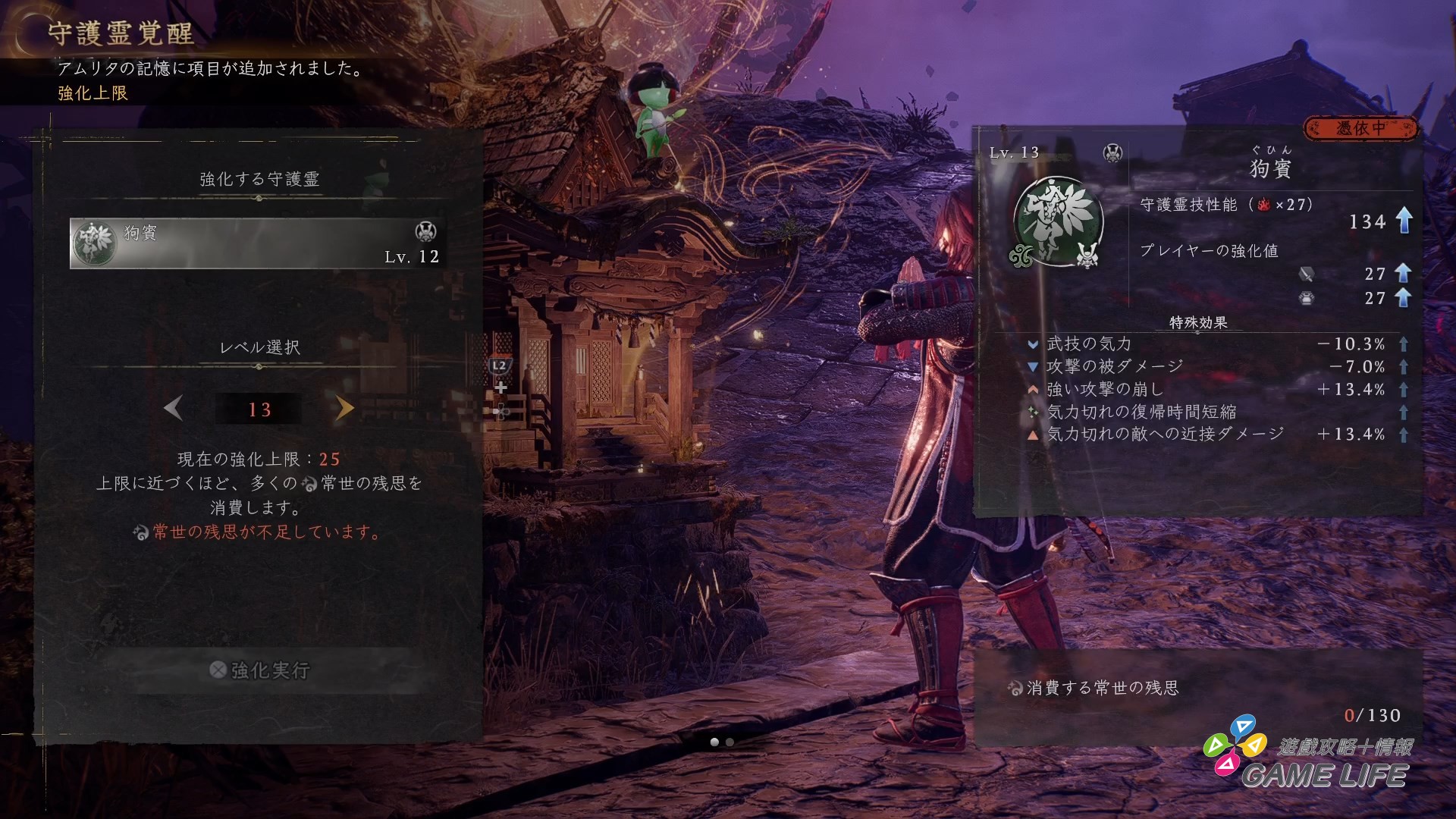
Task: Click the L2 button prompt near the shrine
Action: (500, 364)
